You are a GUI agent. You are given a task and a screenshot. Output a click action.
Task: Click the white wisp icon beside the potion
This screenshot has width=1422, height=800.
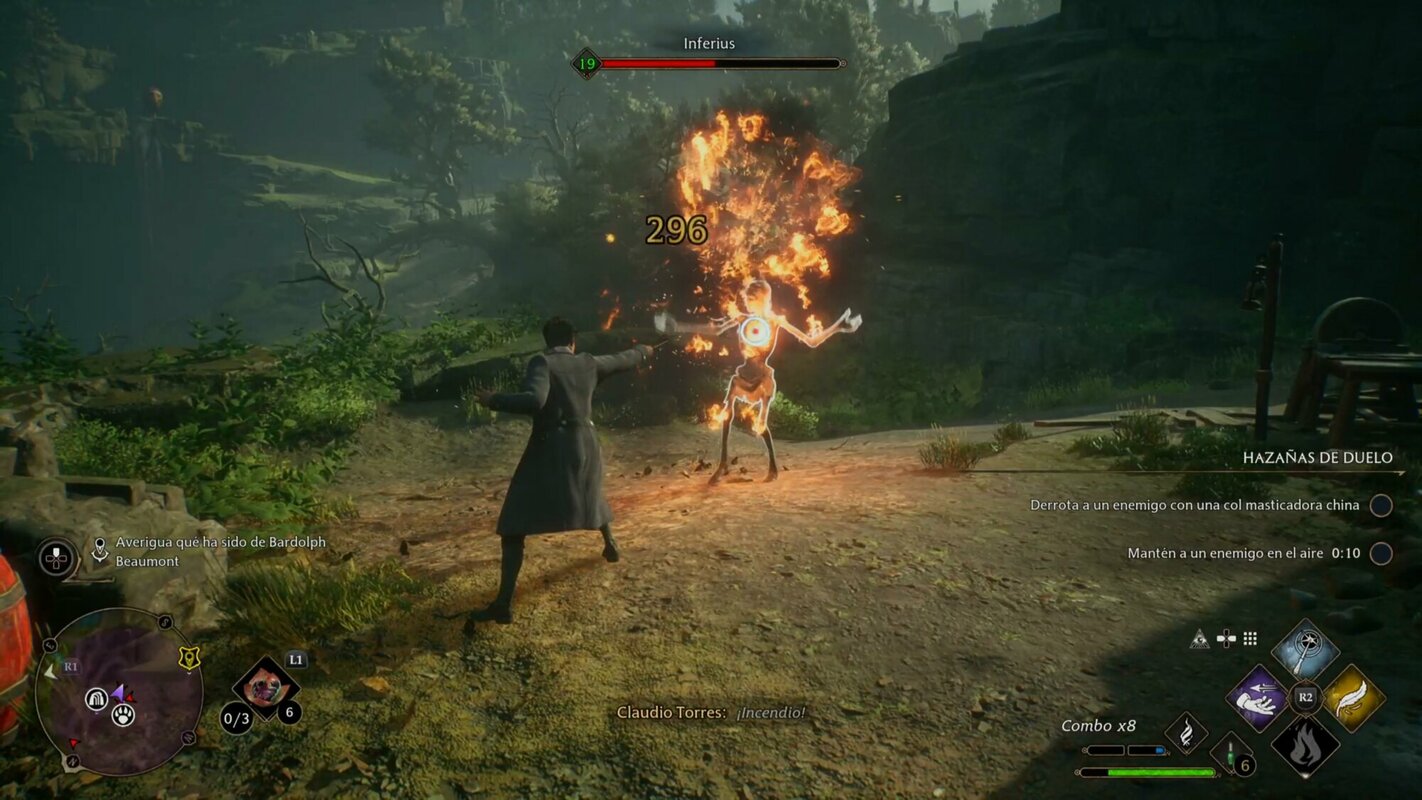pyautogui.click(x=1186, y=733)
